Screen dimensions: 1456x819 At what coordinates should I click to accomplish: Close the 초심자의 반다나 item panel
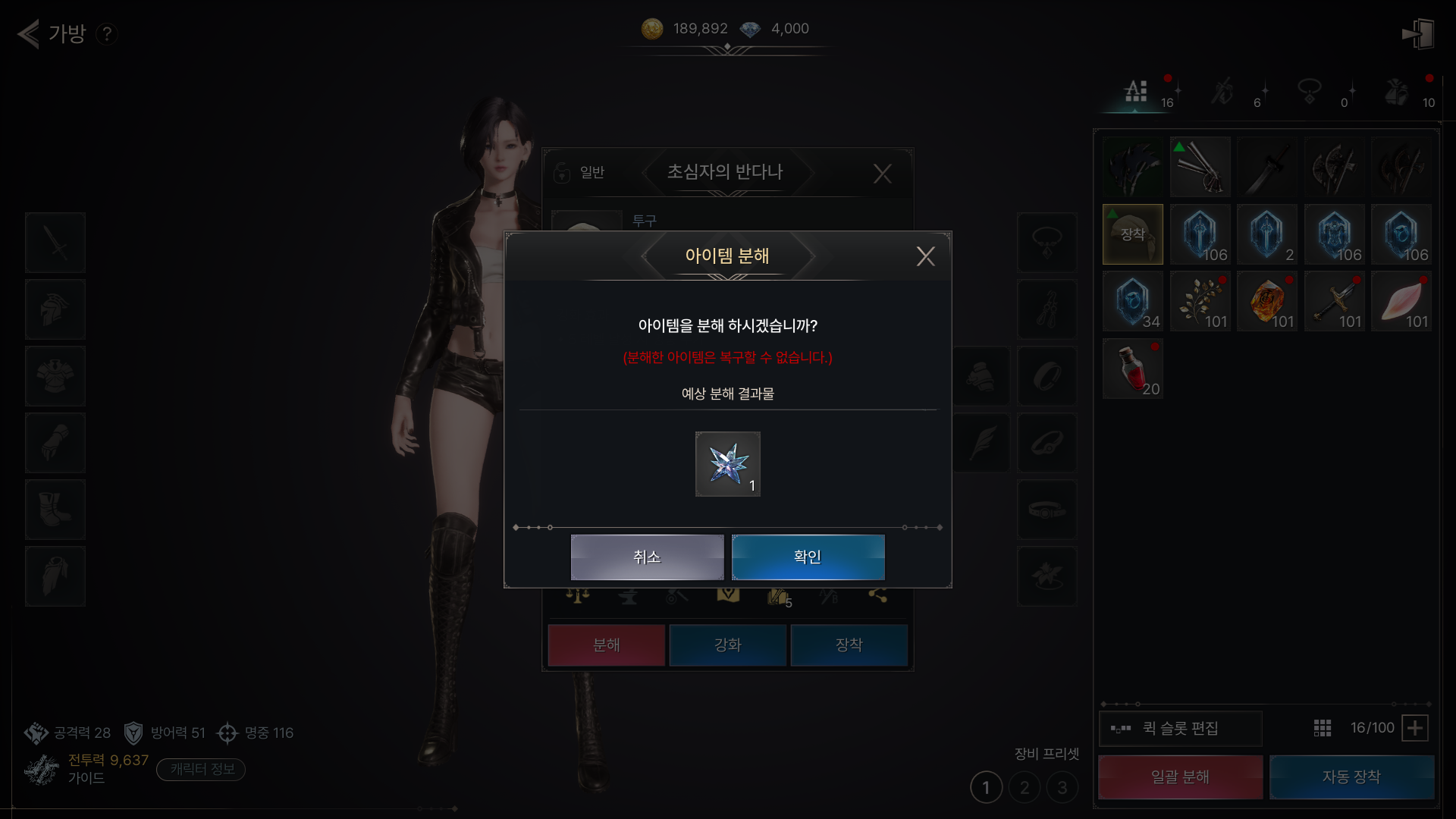click(x=882, y=174)
